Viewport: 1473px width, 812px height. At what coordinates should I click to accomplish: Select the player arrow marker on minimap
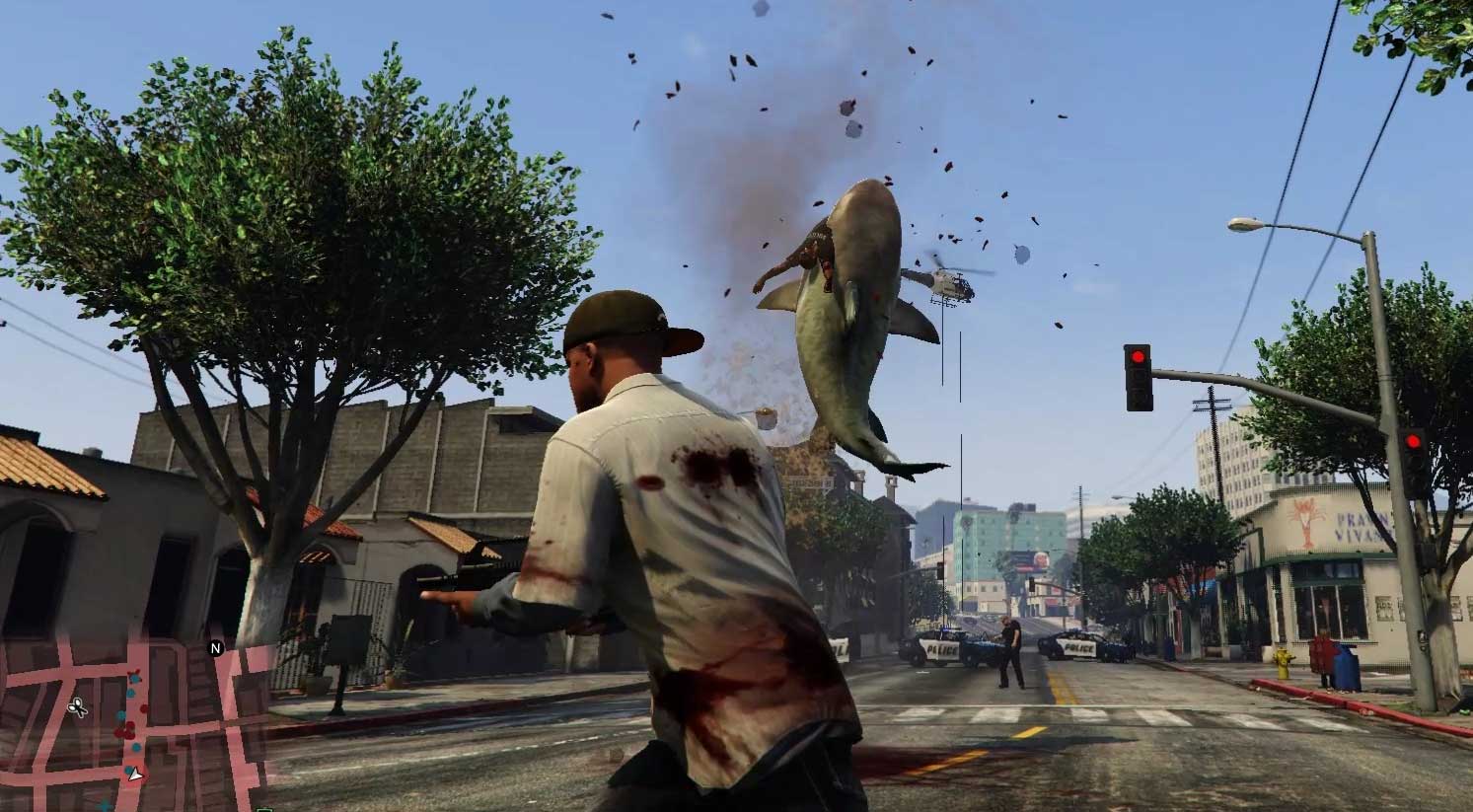click(135, 775)
